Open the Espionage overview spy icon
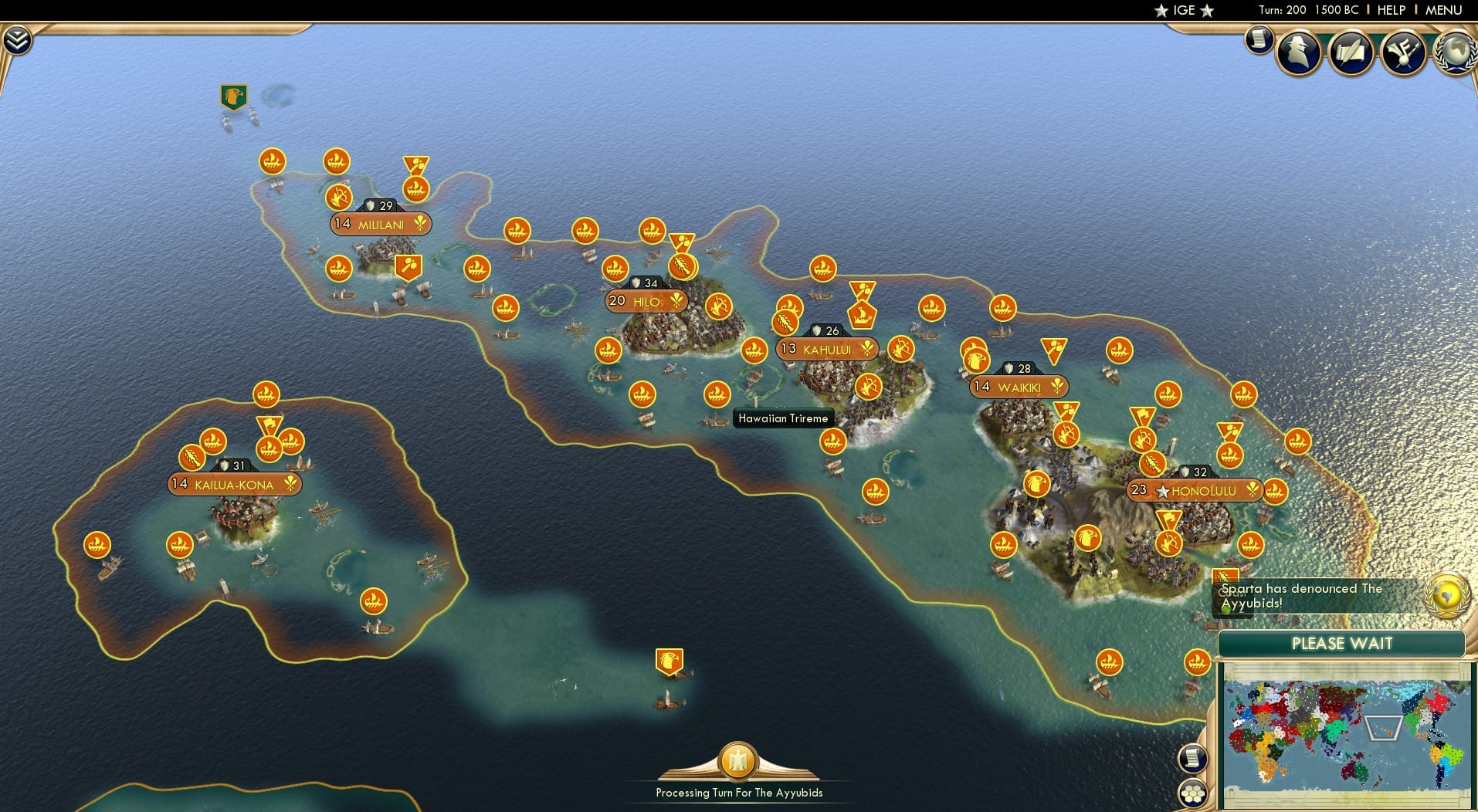 [x=1298, y=52]
